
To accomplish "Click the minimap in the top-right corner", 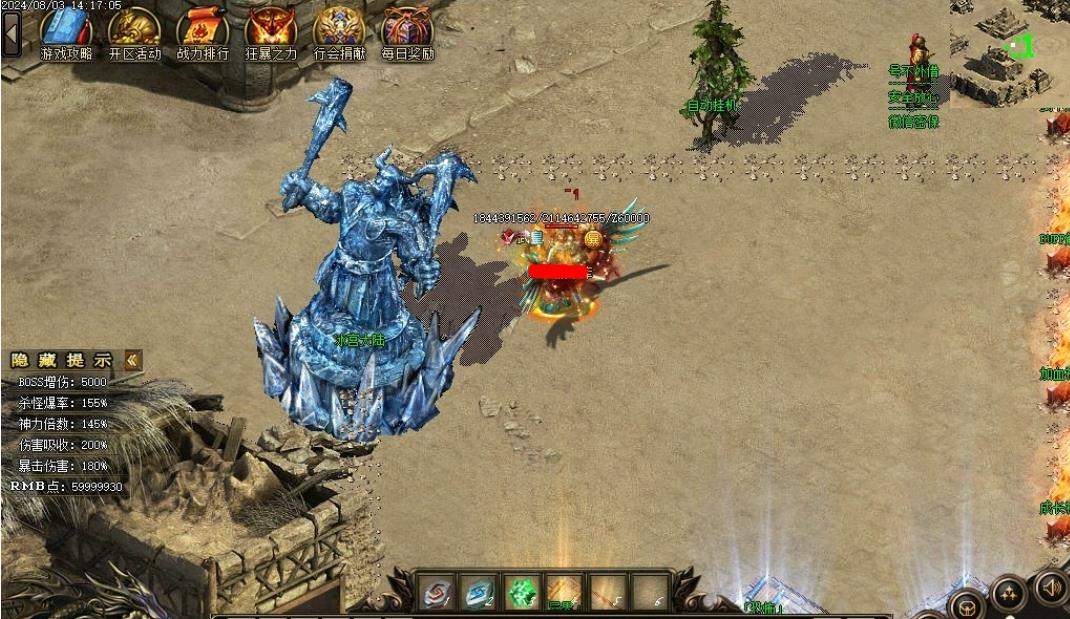I will coord(1008,50).
